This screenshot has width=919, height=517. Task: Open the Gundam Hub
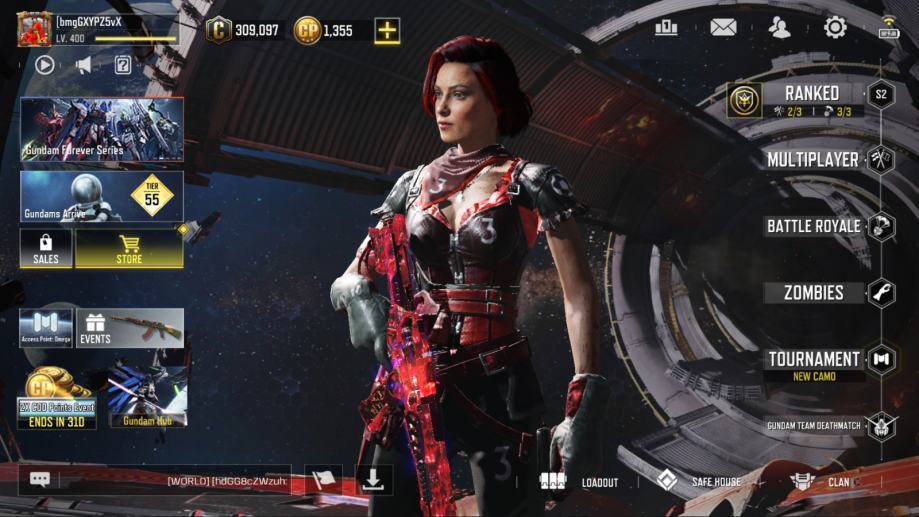(148, 397)
